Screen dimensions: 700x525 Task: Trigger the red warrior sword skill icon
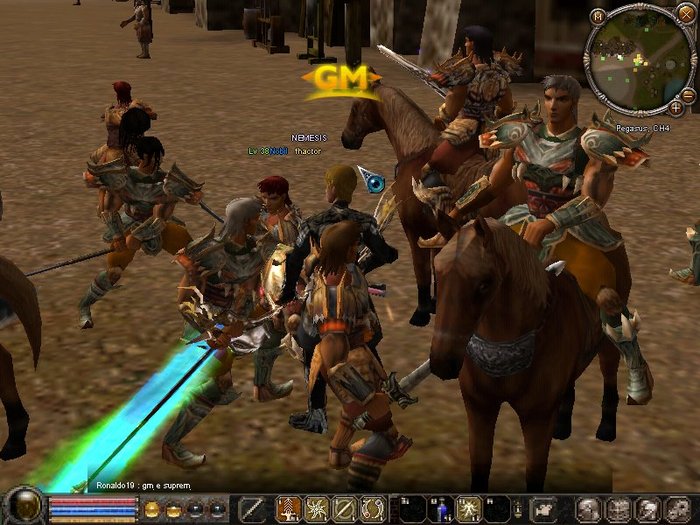tap(289, 509)
